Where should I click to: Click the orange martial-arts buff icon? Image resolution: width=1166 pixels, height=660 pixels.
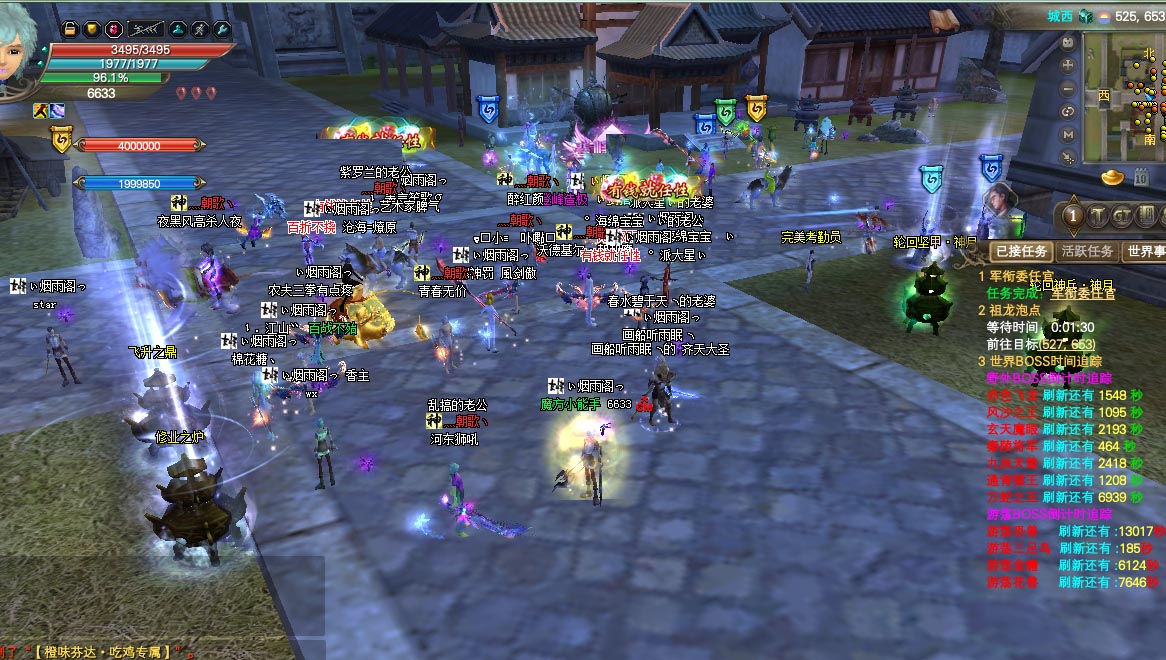pos(41,110)
